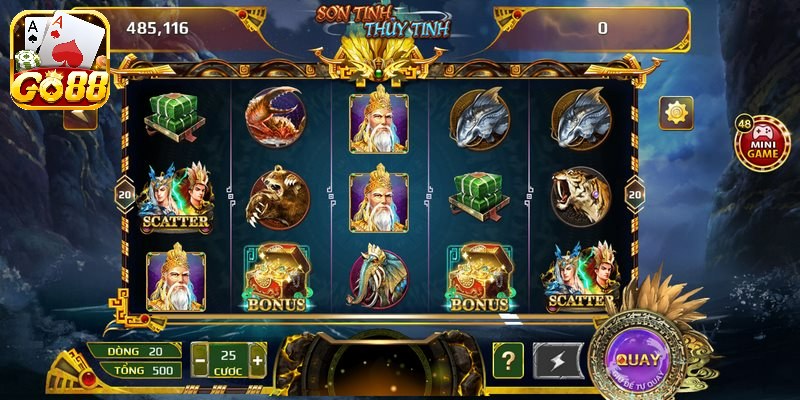Select the left payline number 20 badge
800x400 pixels.
coord(126,192)
